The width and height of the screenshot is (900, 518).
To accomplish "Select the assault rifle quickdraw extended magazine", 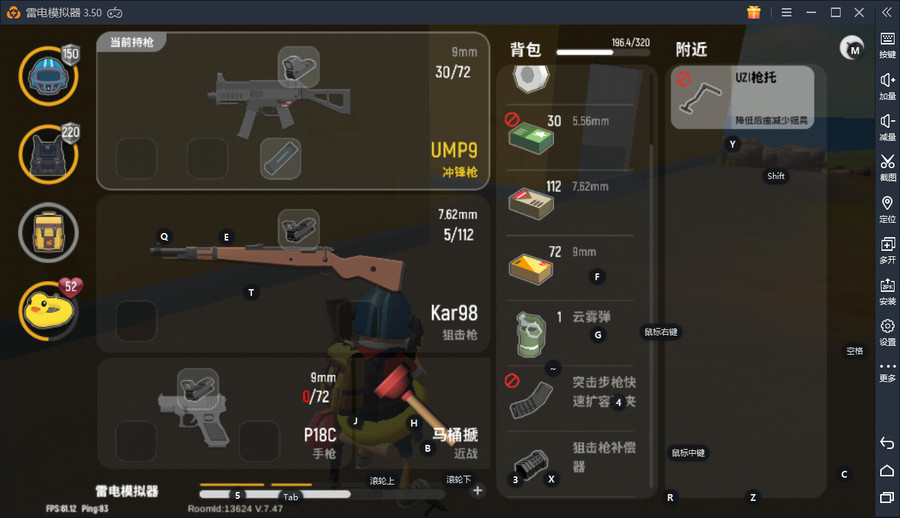I will pos(568,397).
